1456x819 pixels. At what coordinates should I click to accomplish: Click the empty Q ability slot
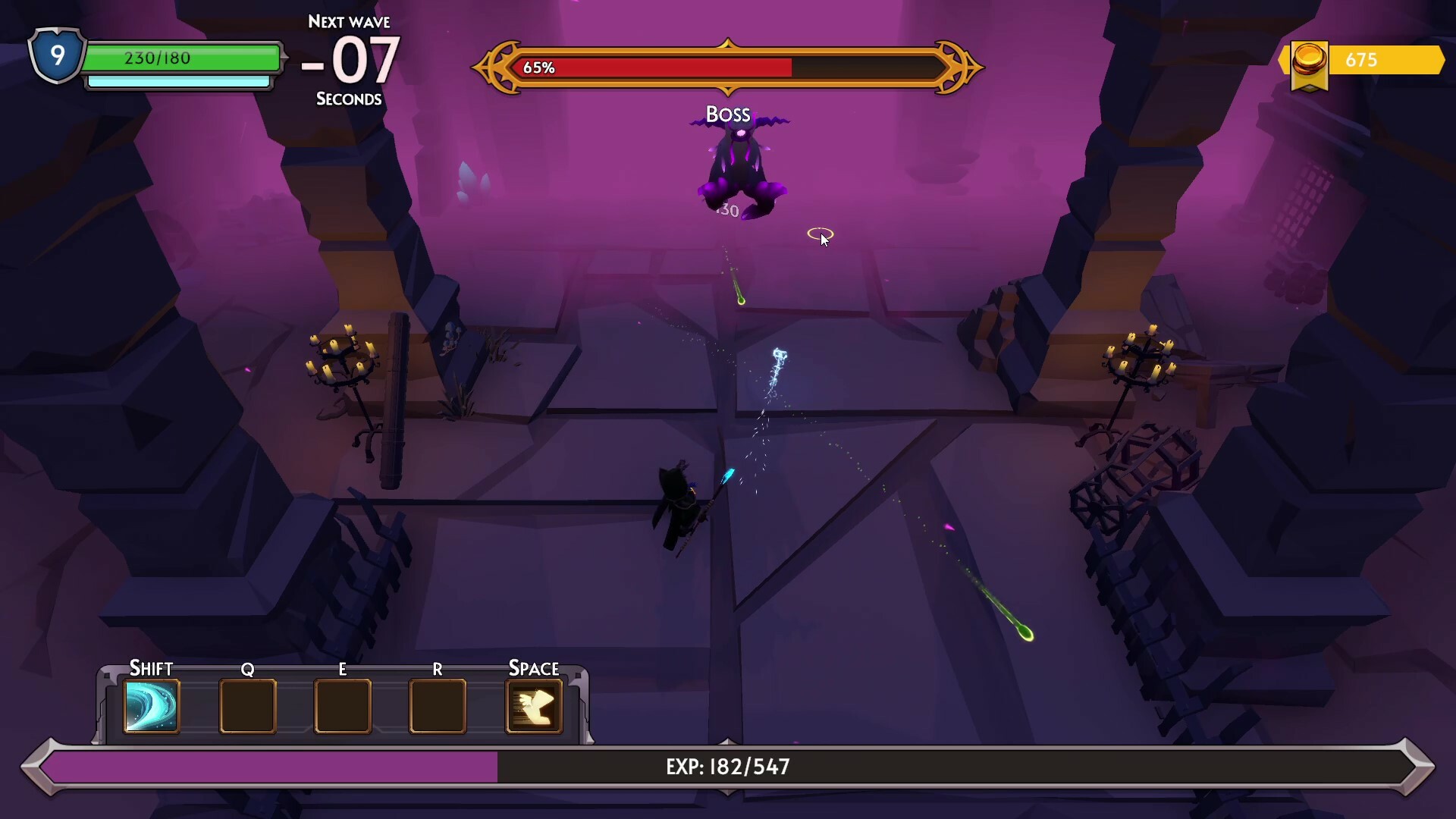(x=247, y=707)
